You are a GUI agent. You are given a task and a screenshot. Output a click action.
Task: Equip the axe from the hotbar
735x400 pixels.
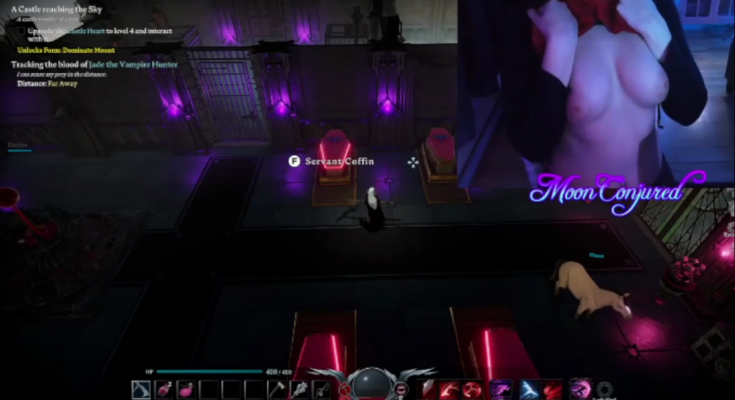277,389
